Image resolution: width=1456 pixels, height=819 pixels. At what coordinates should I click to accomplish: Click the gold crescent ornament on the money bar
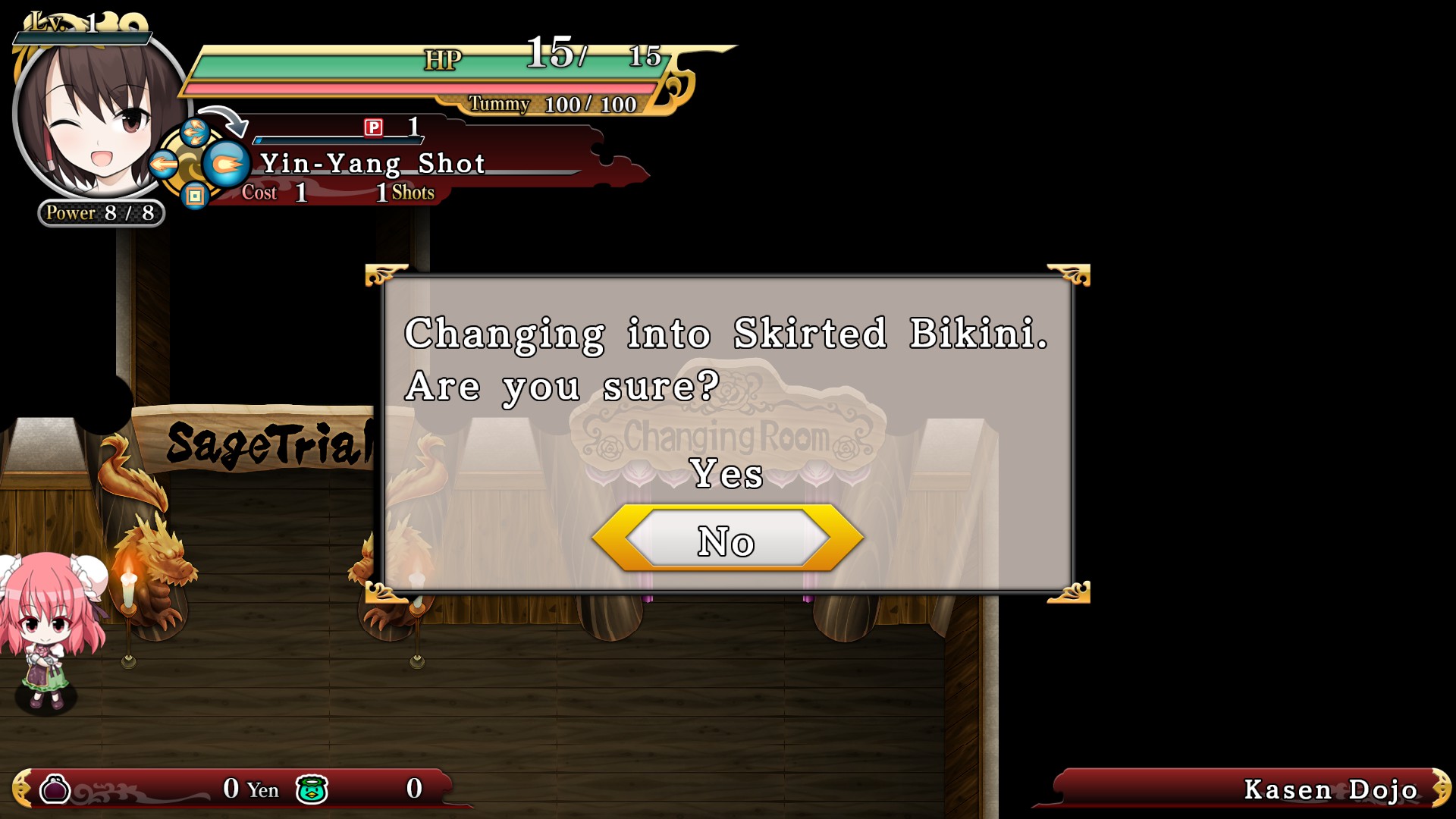pyautogui.click(x=23, y=789)
